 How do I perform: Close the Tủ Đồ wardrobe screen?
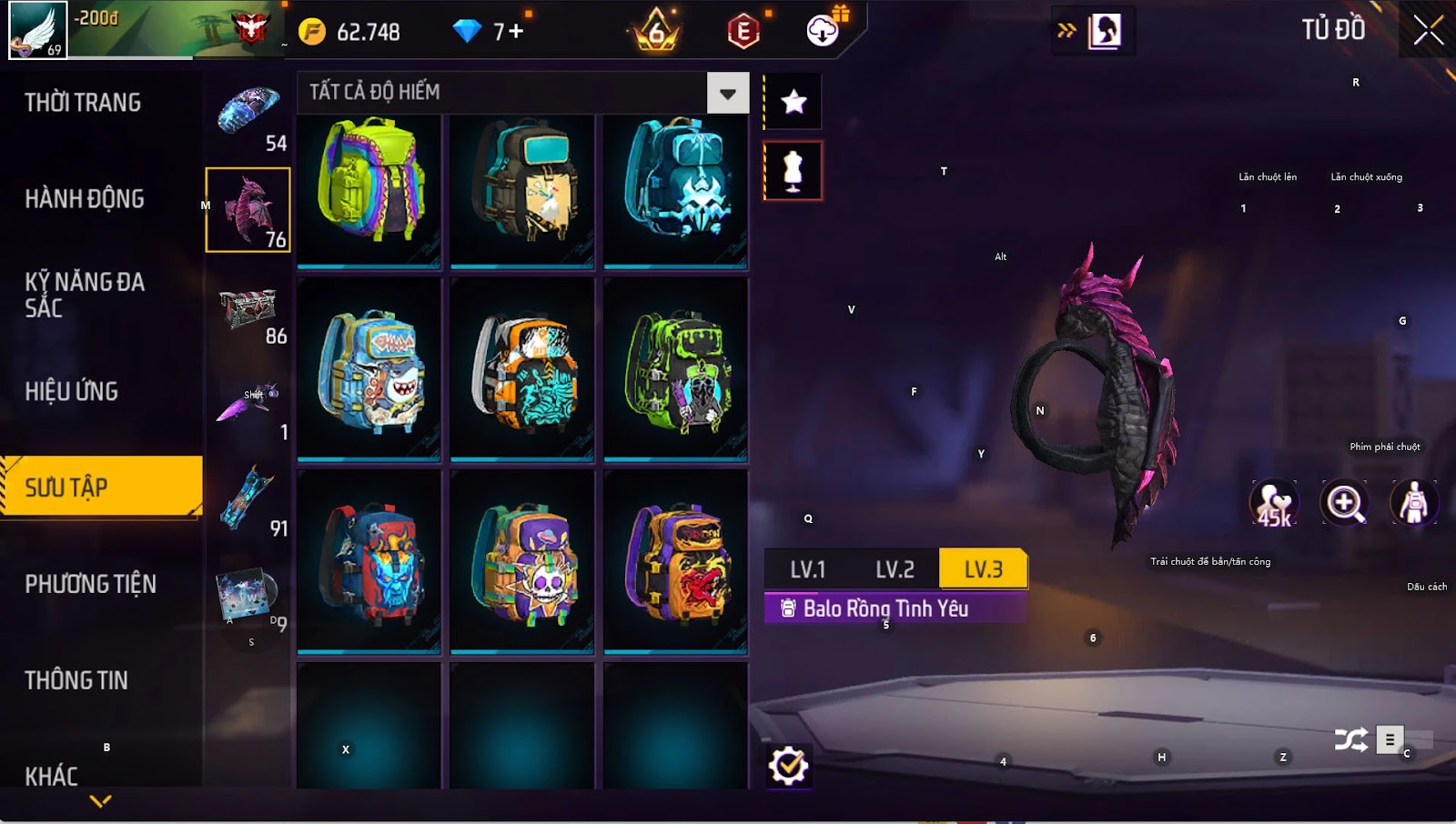(x=1428, y=30)
